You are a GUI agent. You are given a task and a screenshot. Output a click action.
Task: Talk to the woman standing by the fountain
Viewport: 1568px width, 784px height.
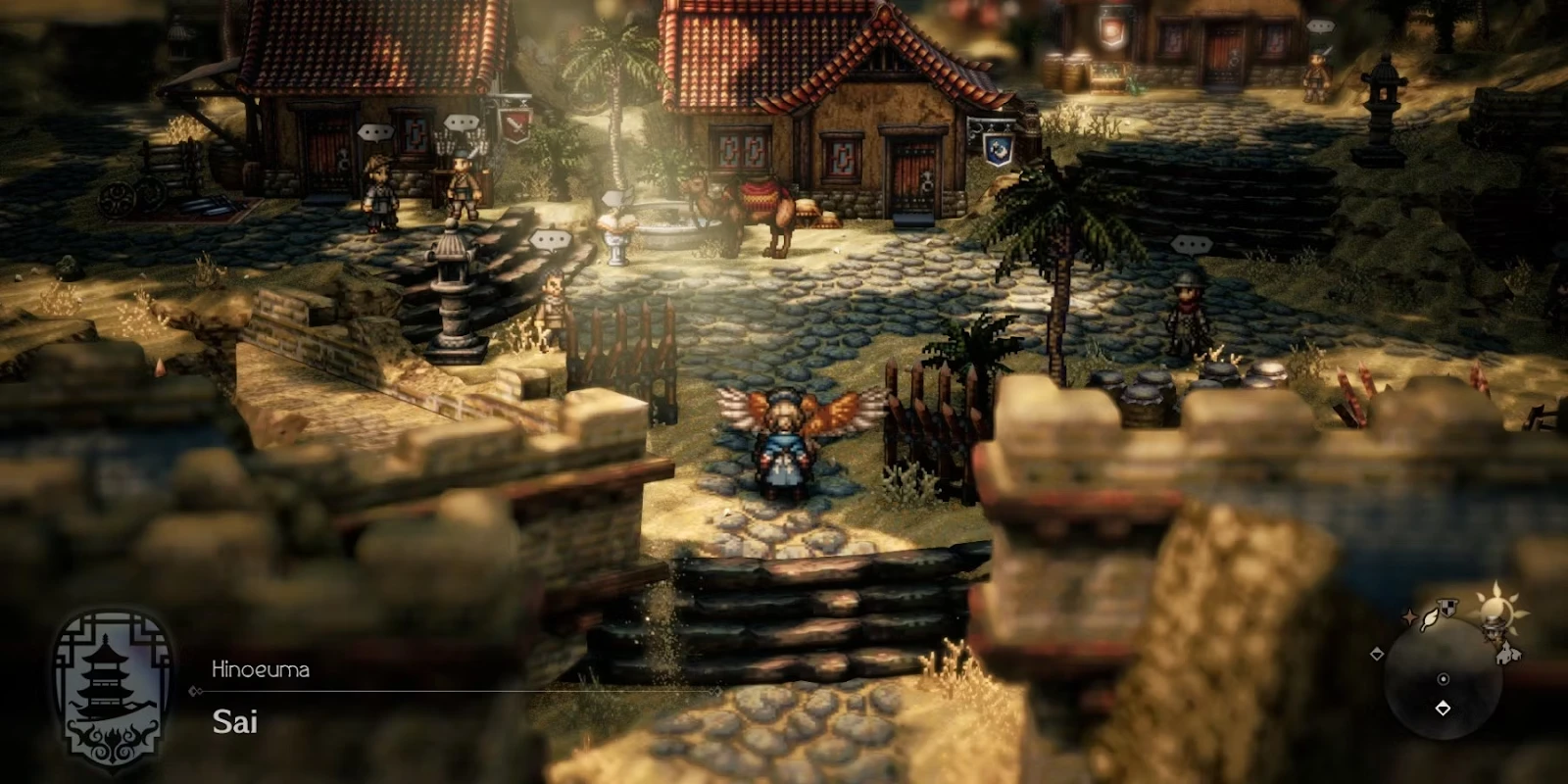[614, 225]
